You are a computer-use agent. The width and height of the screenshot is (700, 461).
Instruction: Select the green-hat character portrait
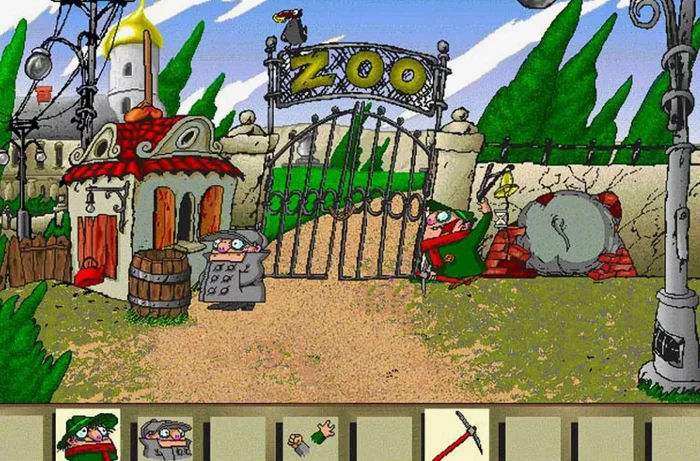(87, 436)
